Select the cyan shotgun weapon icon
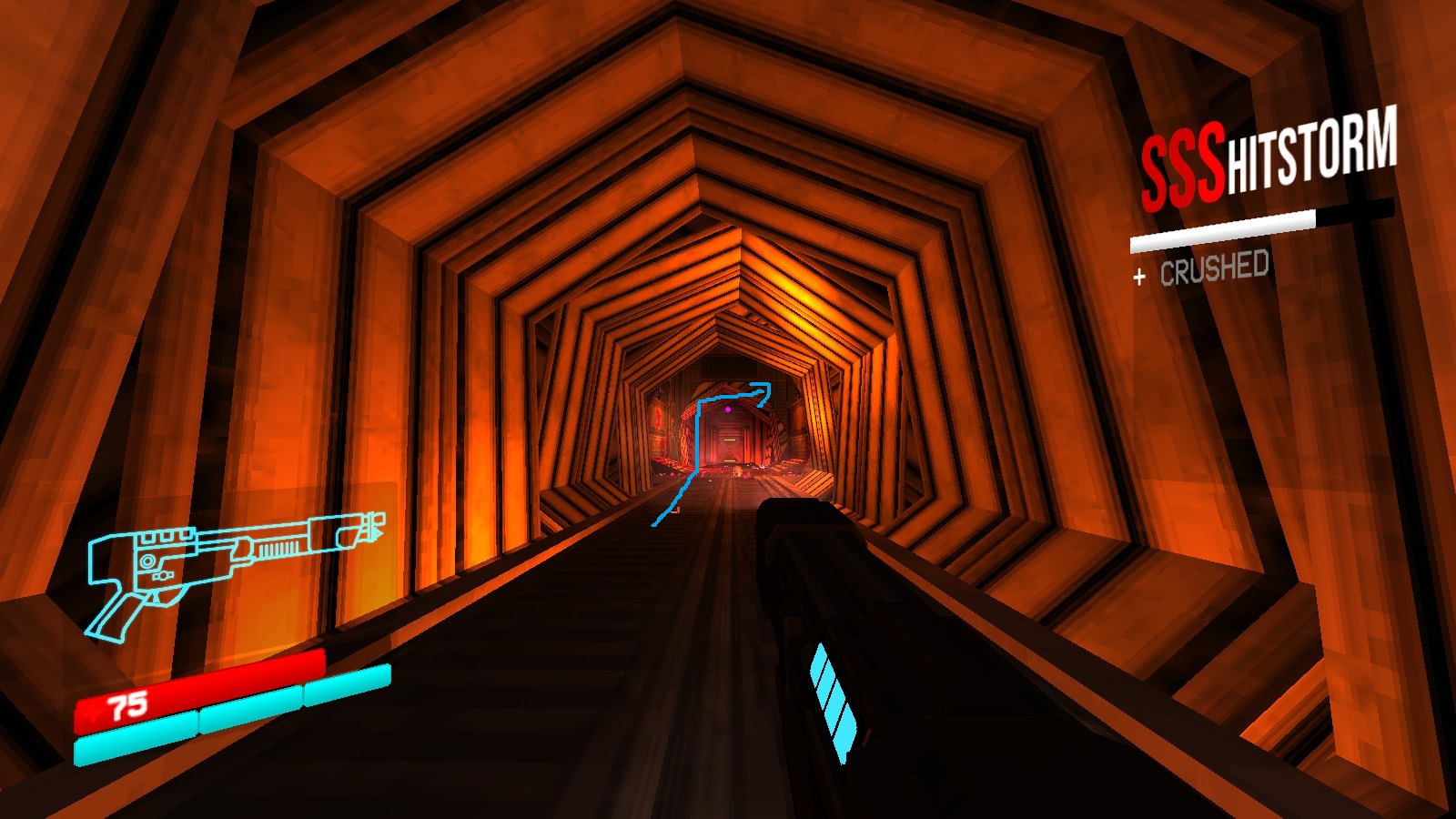1456x819 pixels. pos(232,562)
